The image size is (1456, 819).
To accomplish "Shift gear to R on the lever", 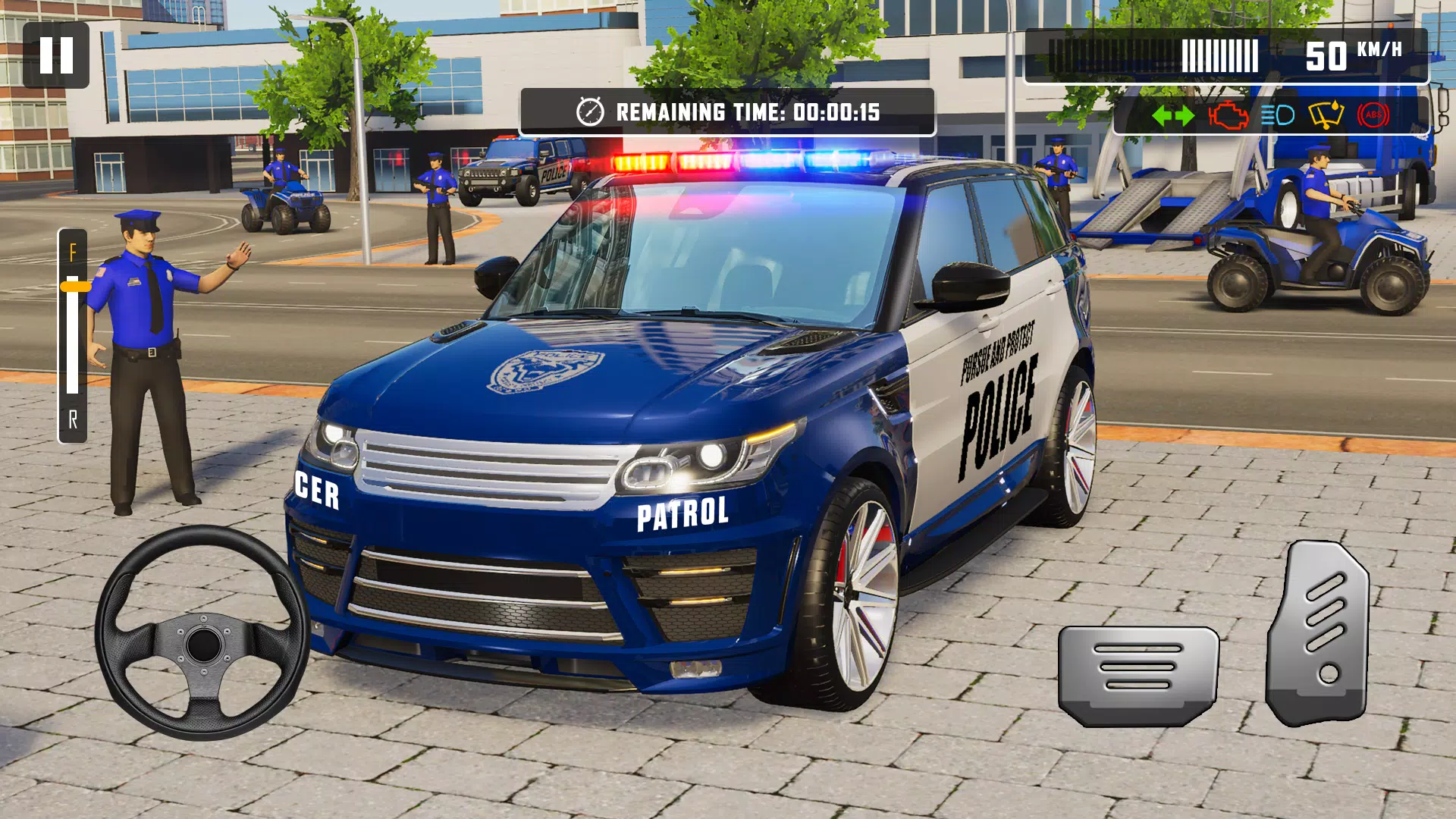I will [x=73, y=419].
